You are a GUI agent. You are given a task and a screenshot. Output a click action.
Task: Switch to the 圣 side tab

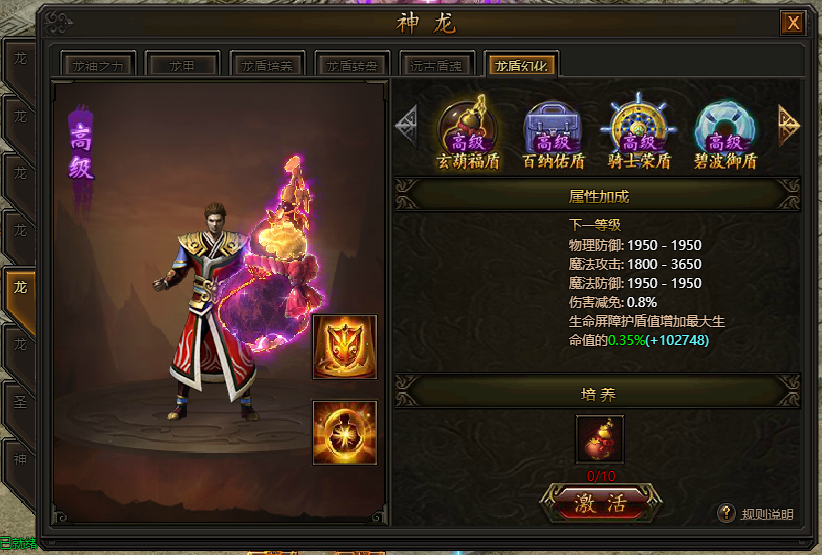20,403
